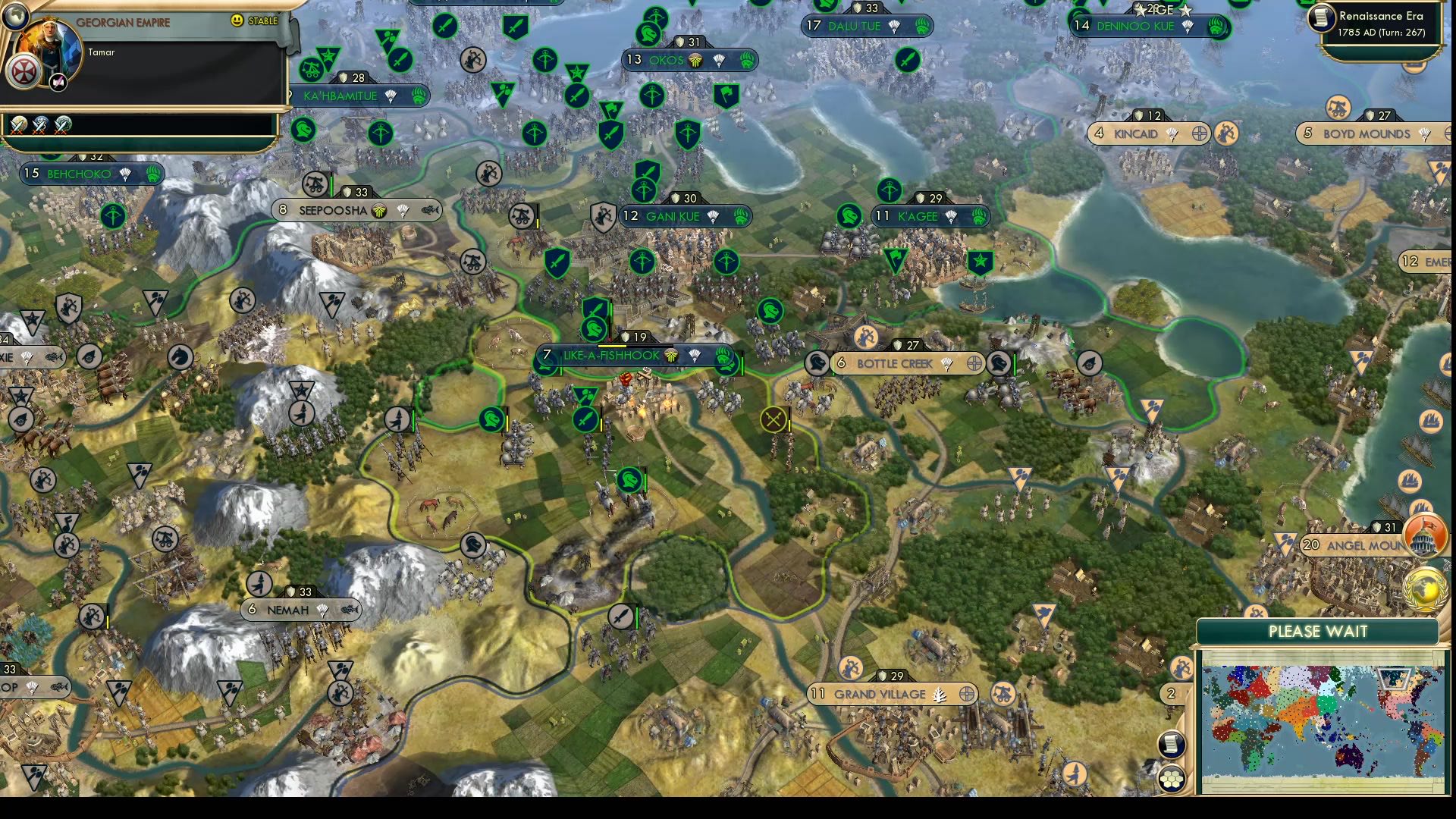Screen dimensions: 1456x819
Task: Click the connection icon on Grand Village's banner
Action: tap(967, 693)
